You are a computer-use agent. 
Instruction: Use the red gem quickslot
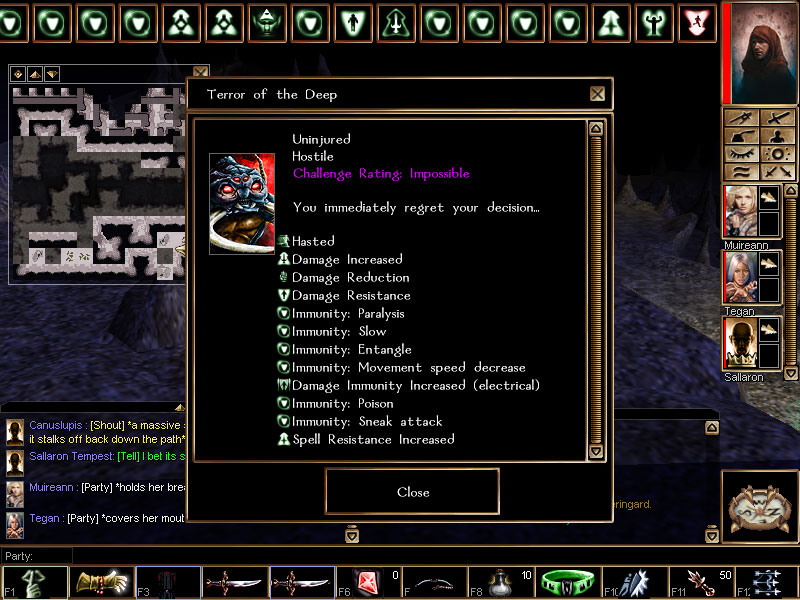click(363, 583)
